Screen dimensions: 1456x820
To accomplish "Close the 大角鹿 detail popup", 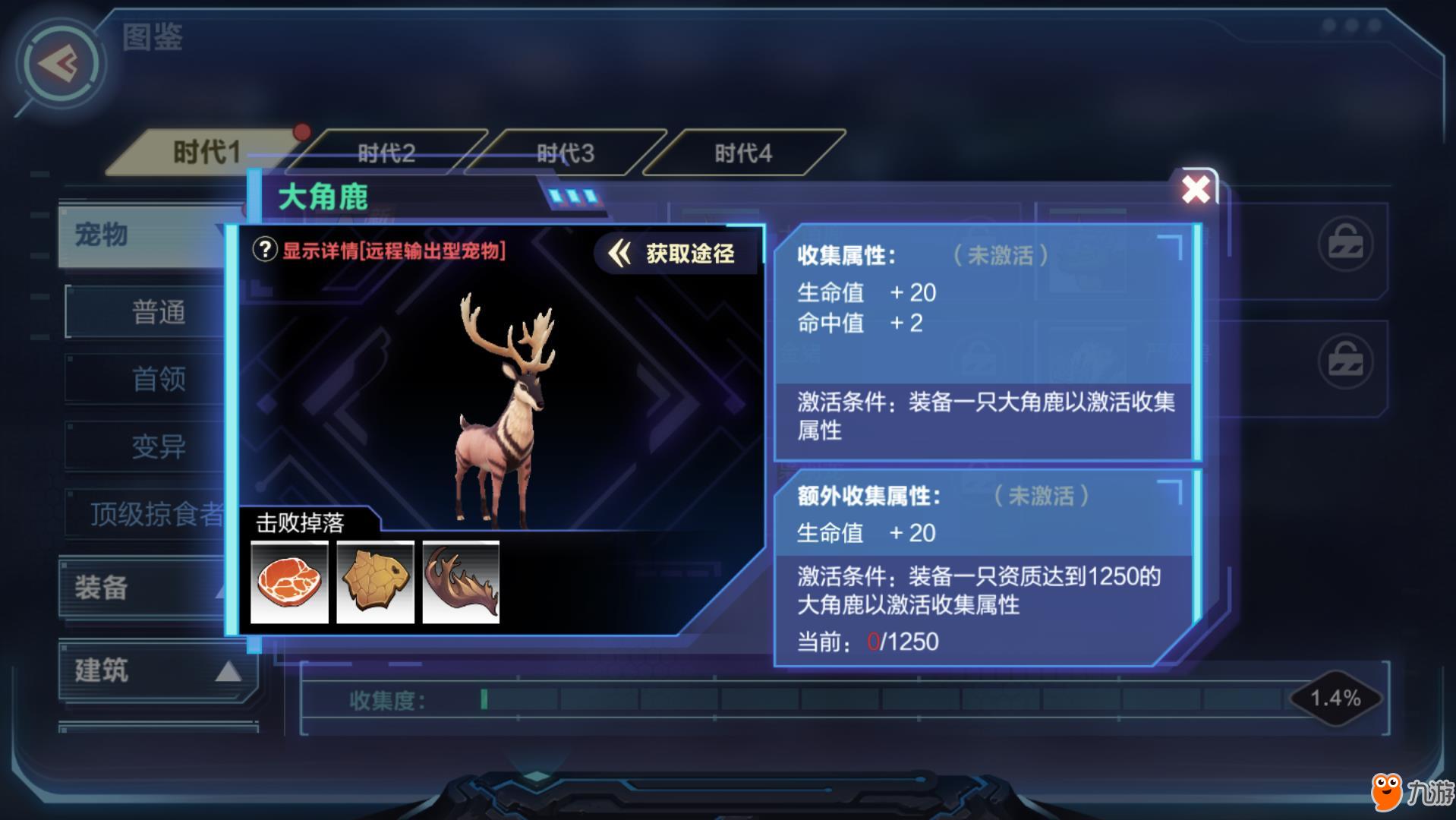I will point(1196,189).
